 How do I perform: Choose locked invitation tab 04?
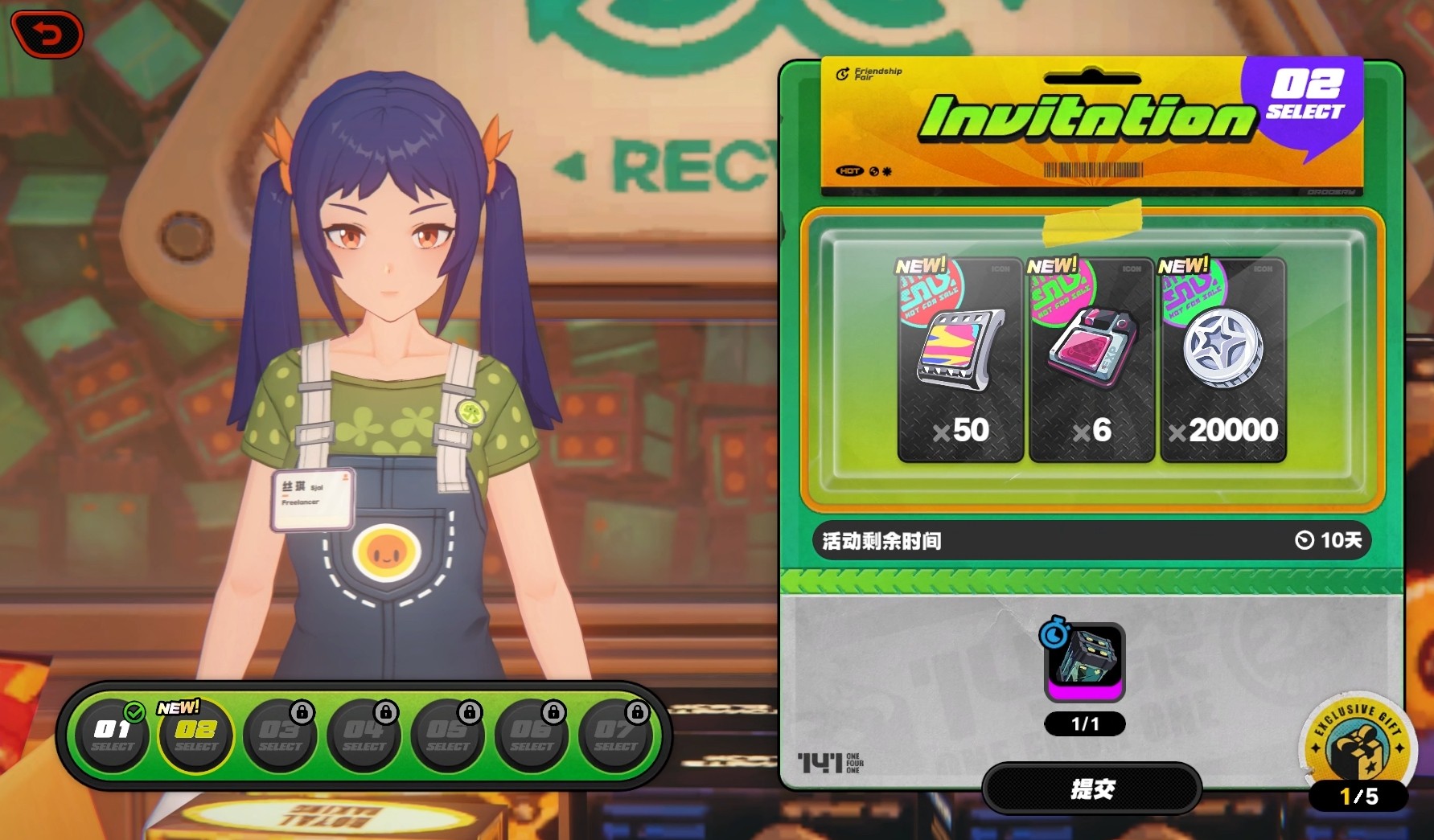364,736
